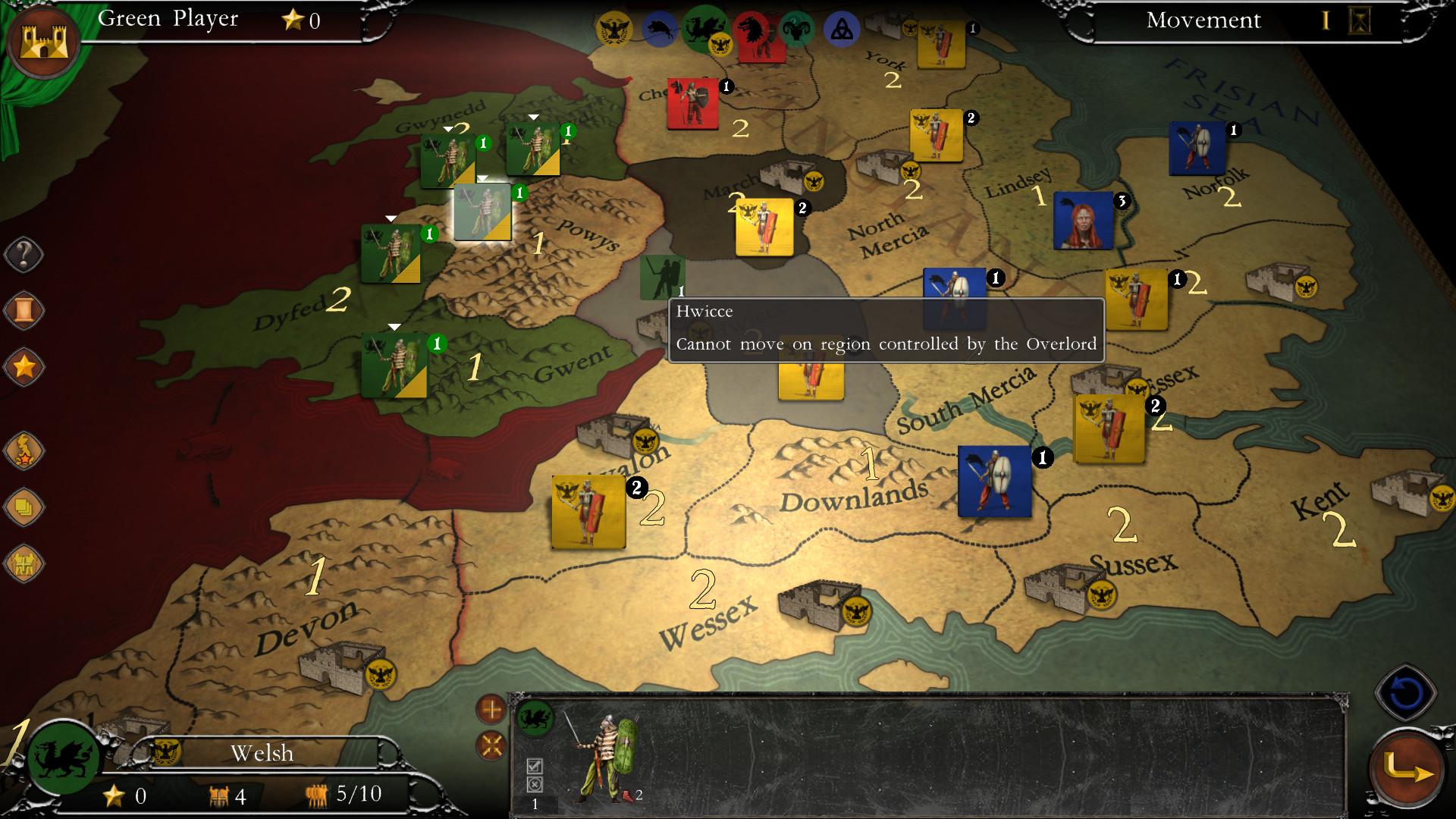This screenshot has width=1456, height=819.
Task: Open the help question mark icon
Action: pos(25,254)
